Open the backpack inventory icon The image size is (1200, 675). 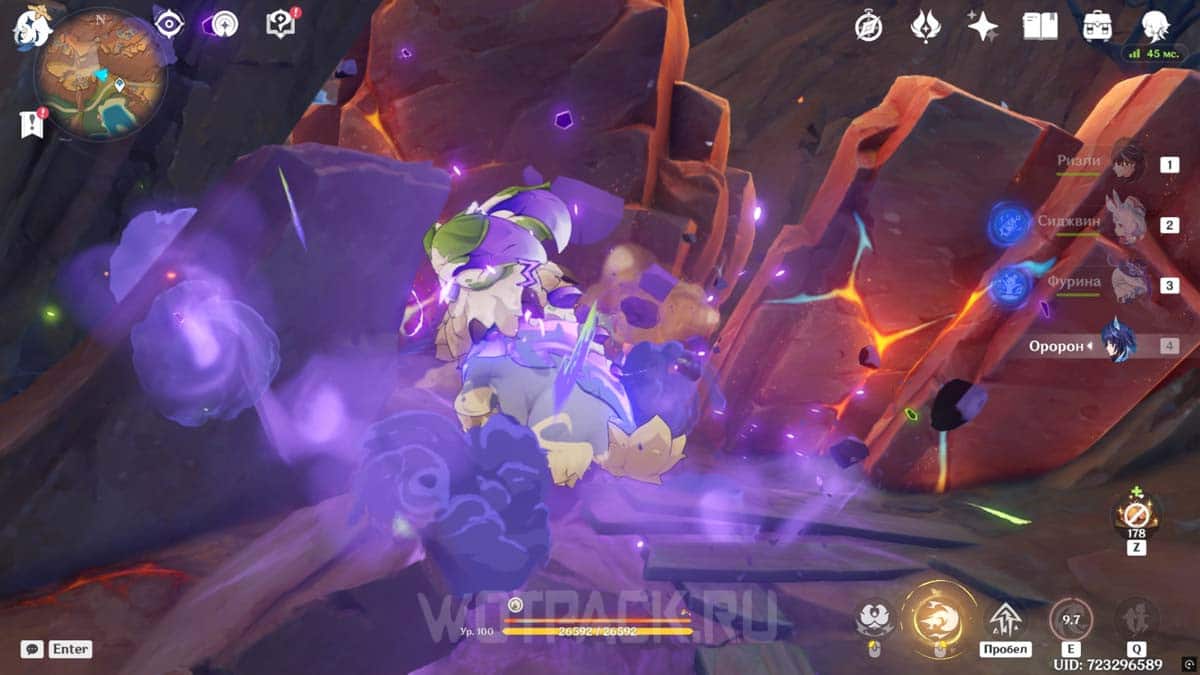pos(1098,26)
